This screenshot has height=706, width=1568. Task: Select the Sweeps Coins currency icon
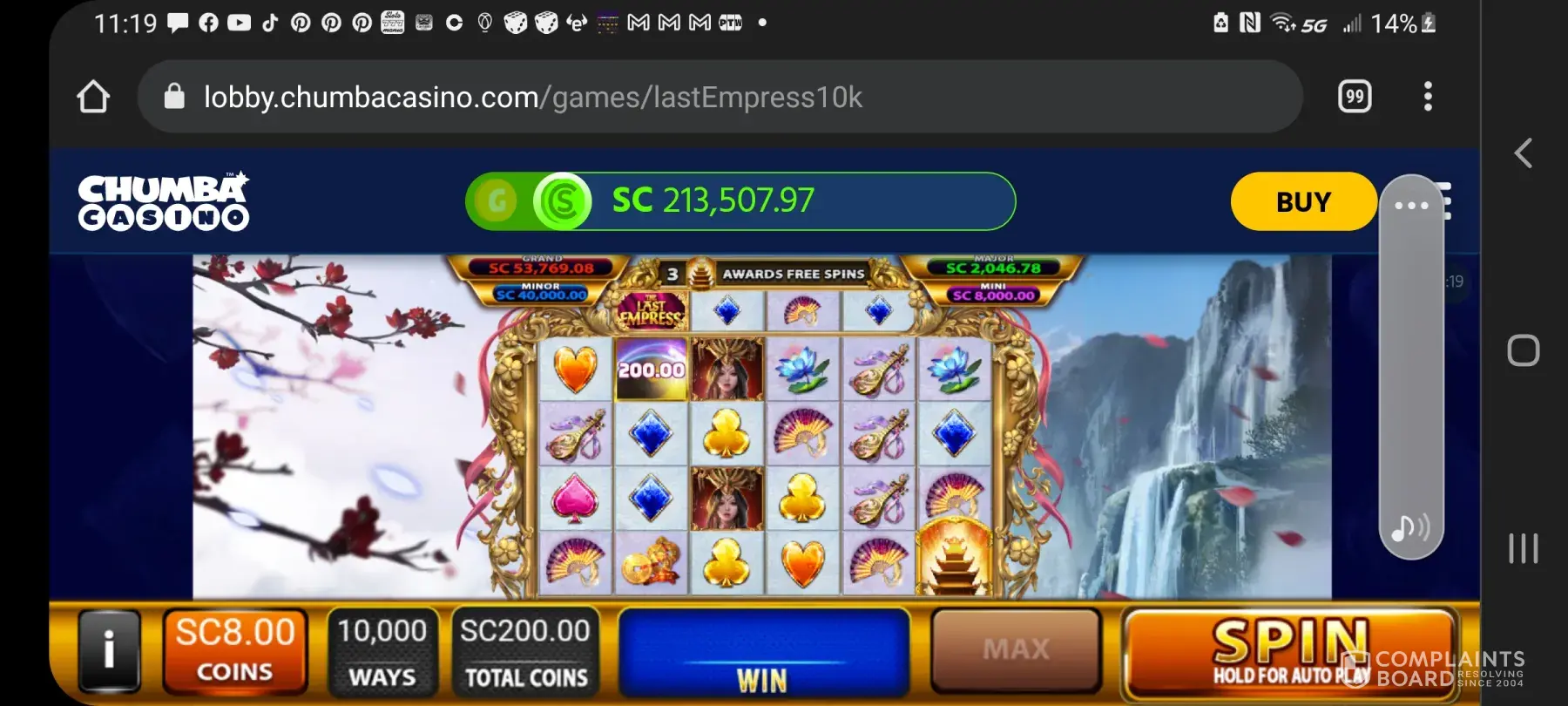coord(563,201)
